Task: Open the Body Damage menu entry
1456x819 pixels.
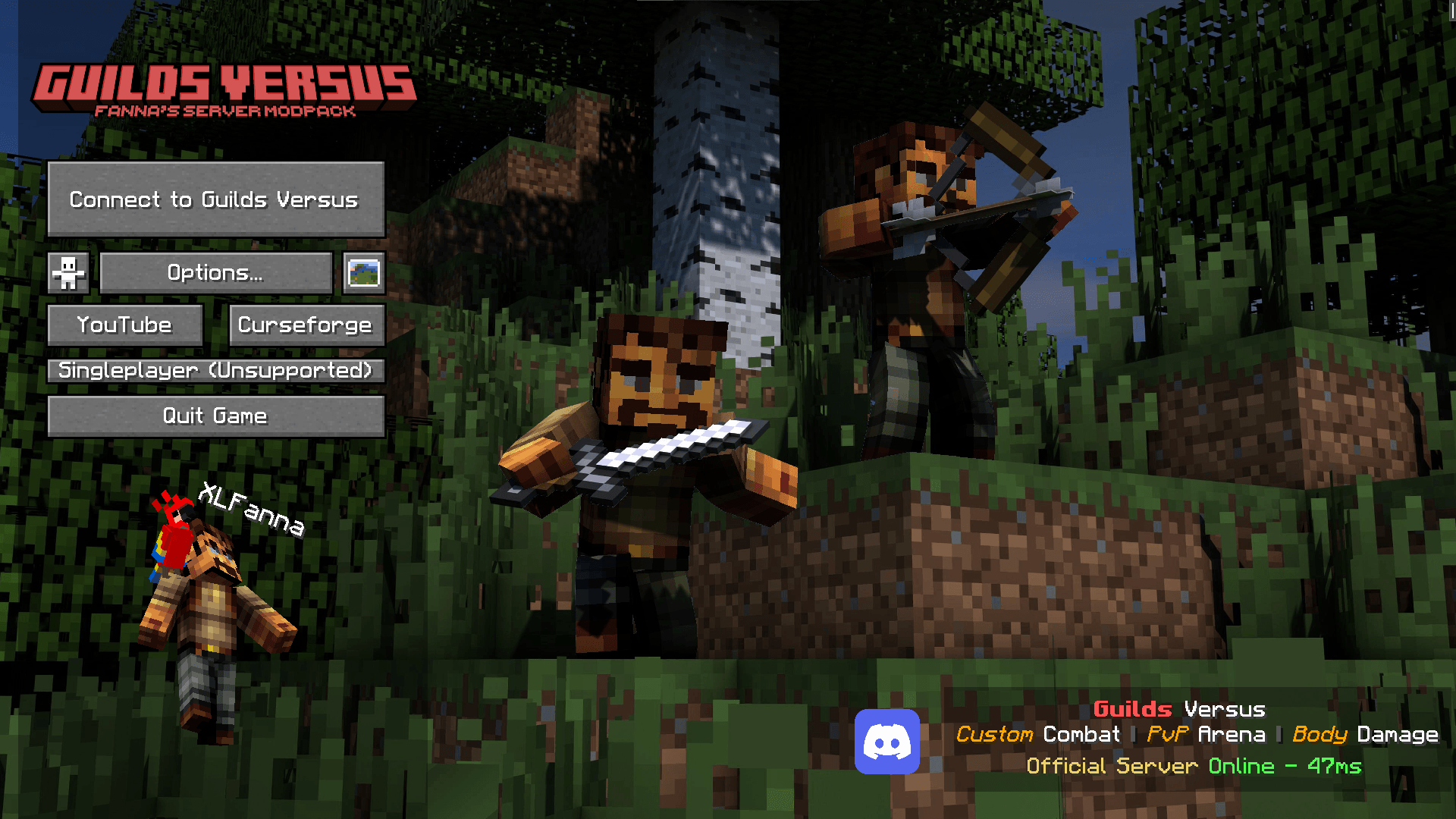Action: [x=1365, y=734]
